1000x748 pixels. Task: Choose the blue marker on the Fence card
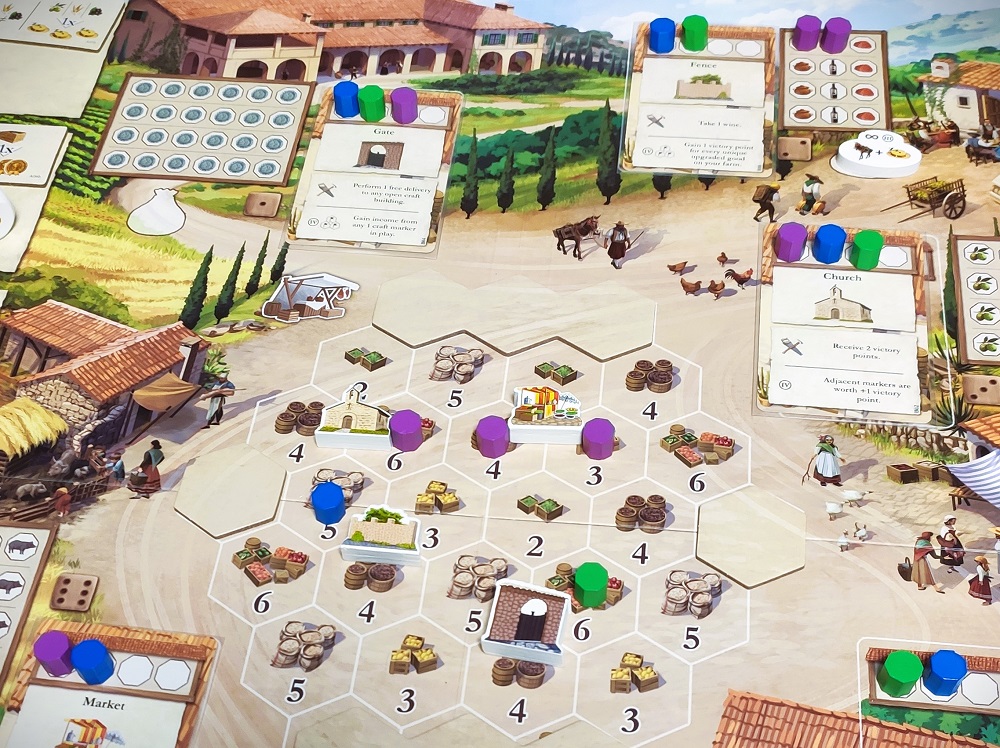pos(662,34)
